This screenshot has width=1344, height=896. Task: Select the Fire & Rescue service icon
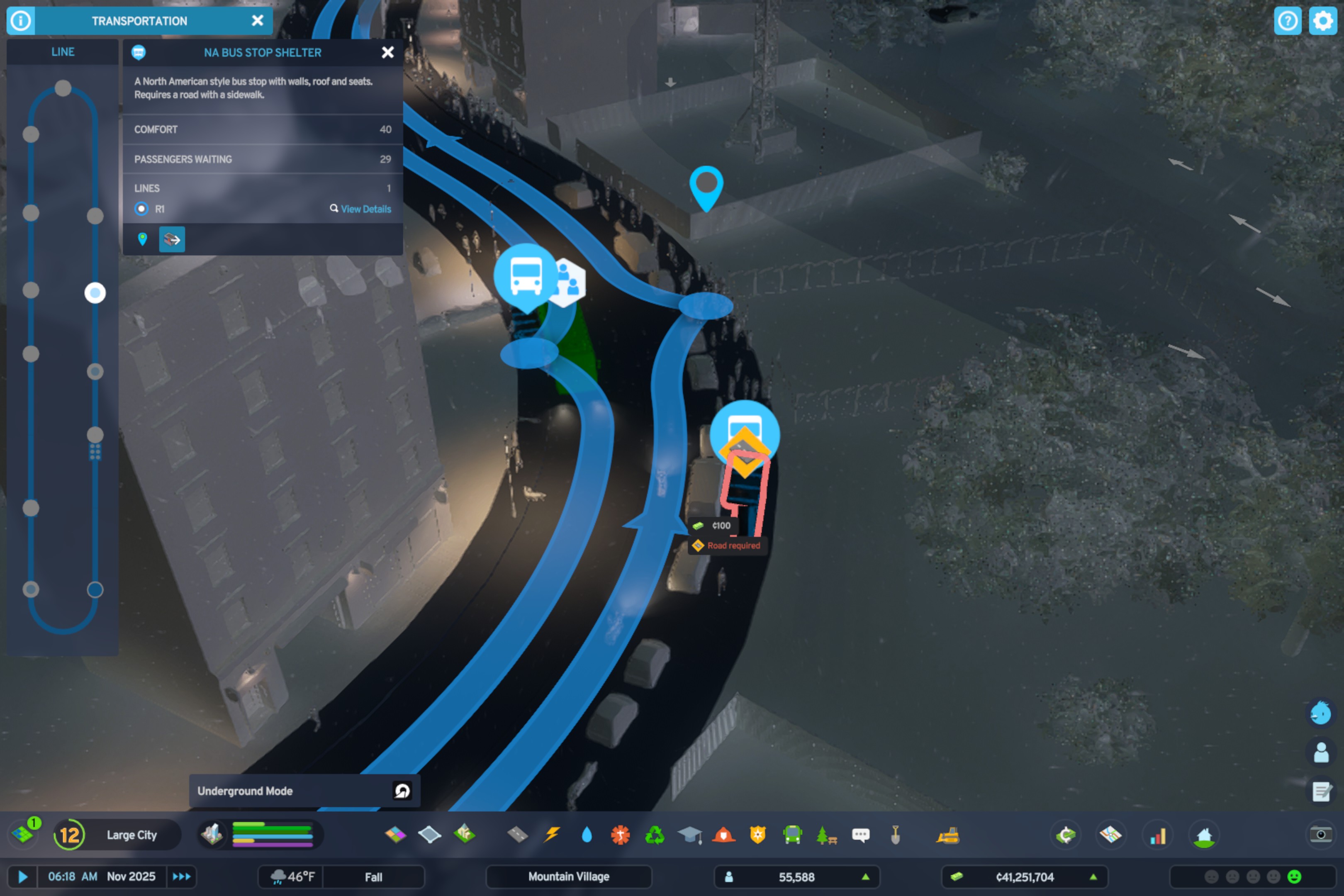point(723,835)
